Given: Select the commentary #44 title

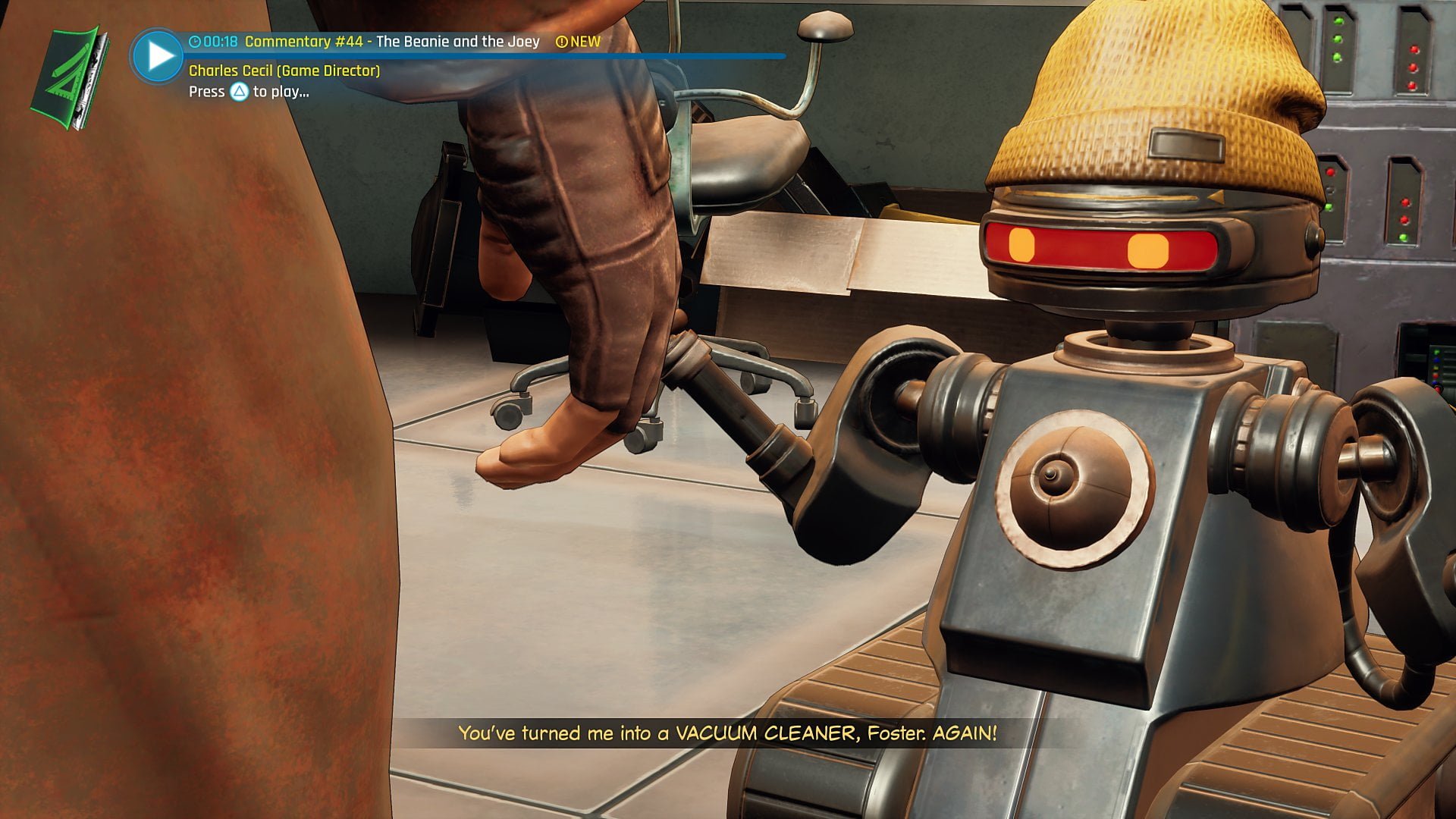Looking at the screenshot, I should (x=391, y=42).
